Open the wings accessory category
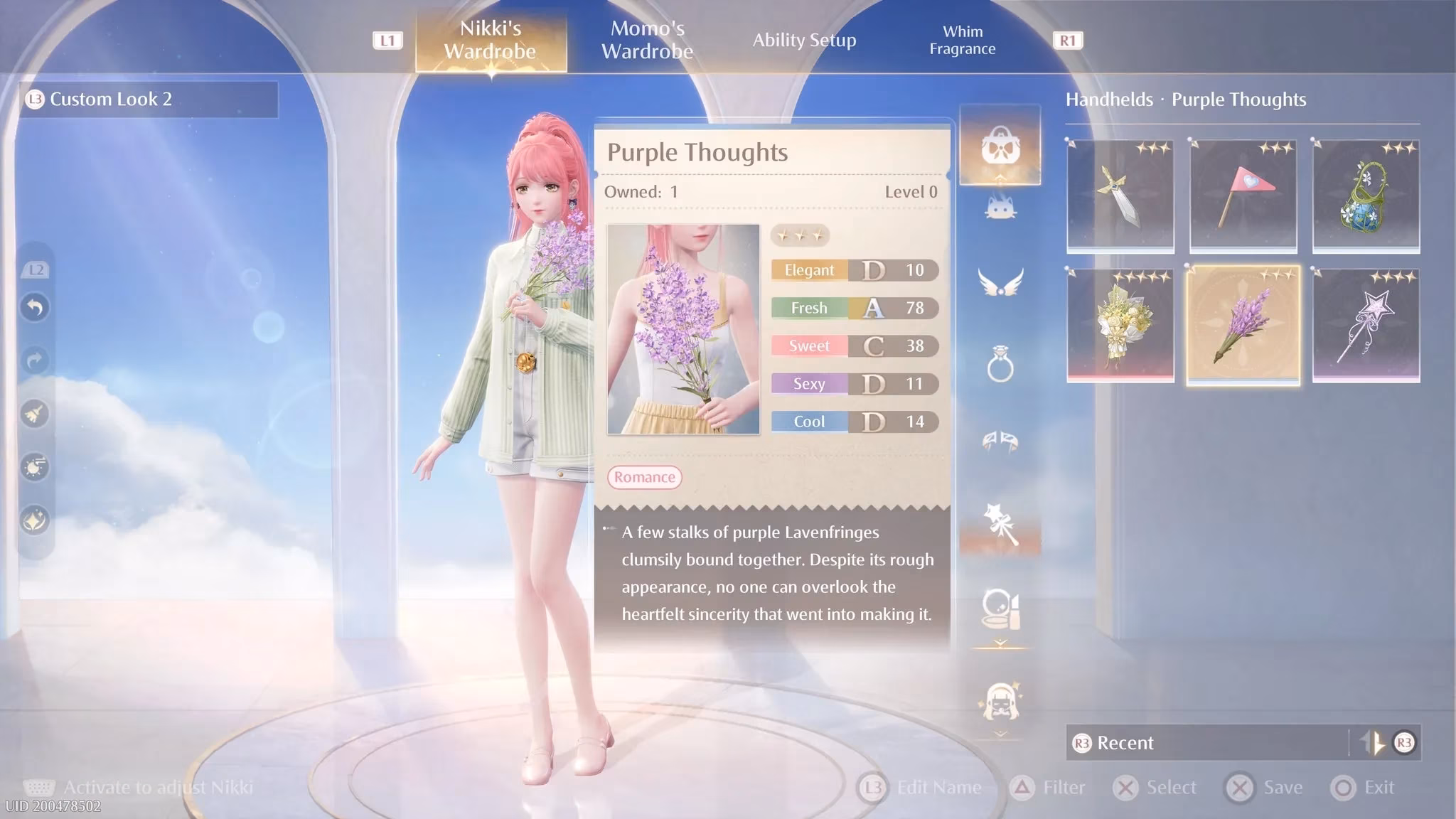 click(x=1000, y=283)
